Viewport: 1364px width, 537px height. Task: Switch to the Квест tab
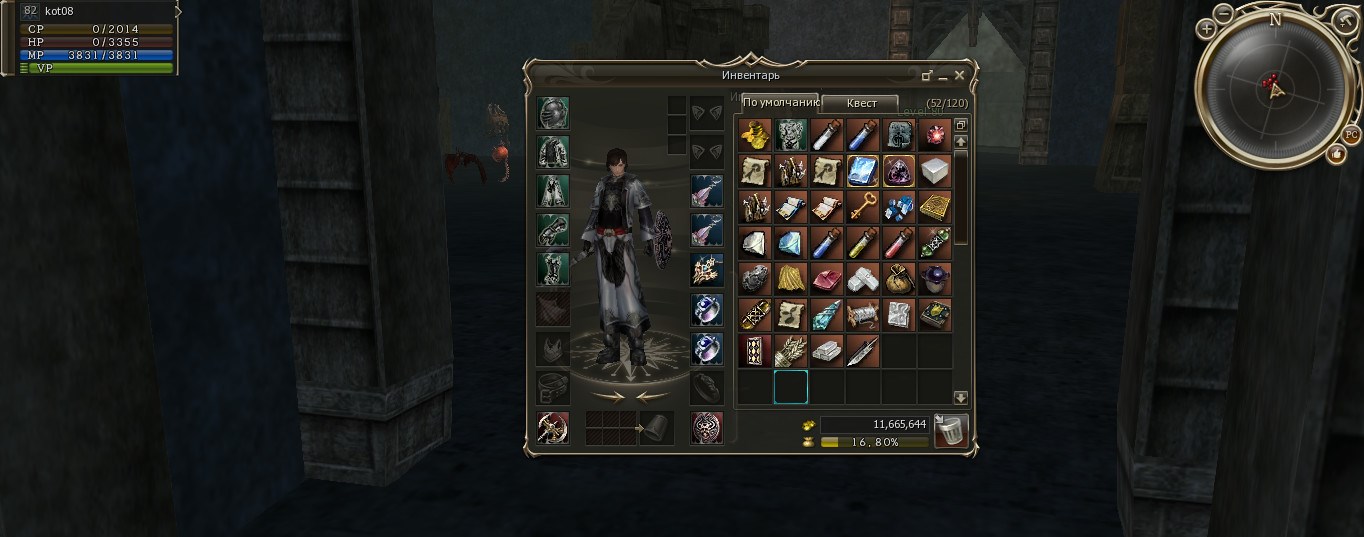coord(860,103)
